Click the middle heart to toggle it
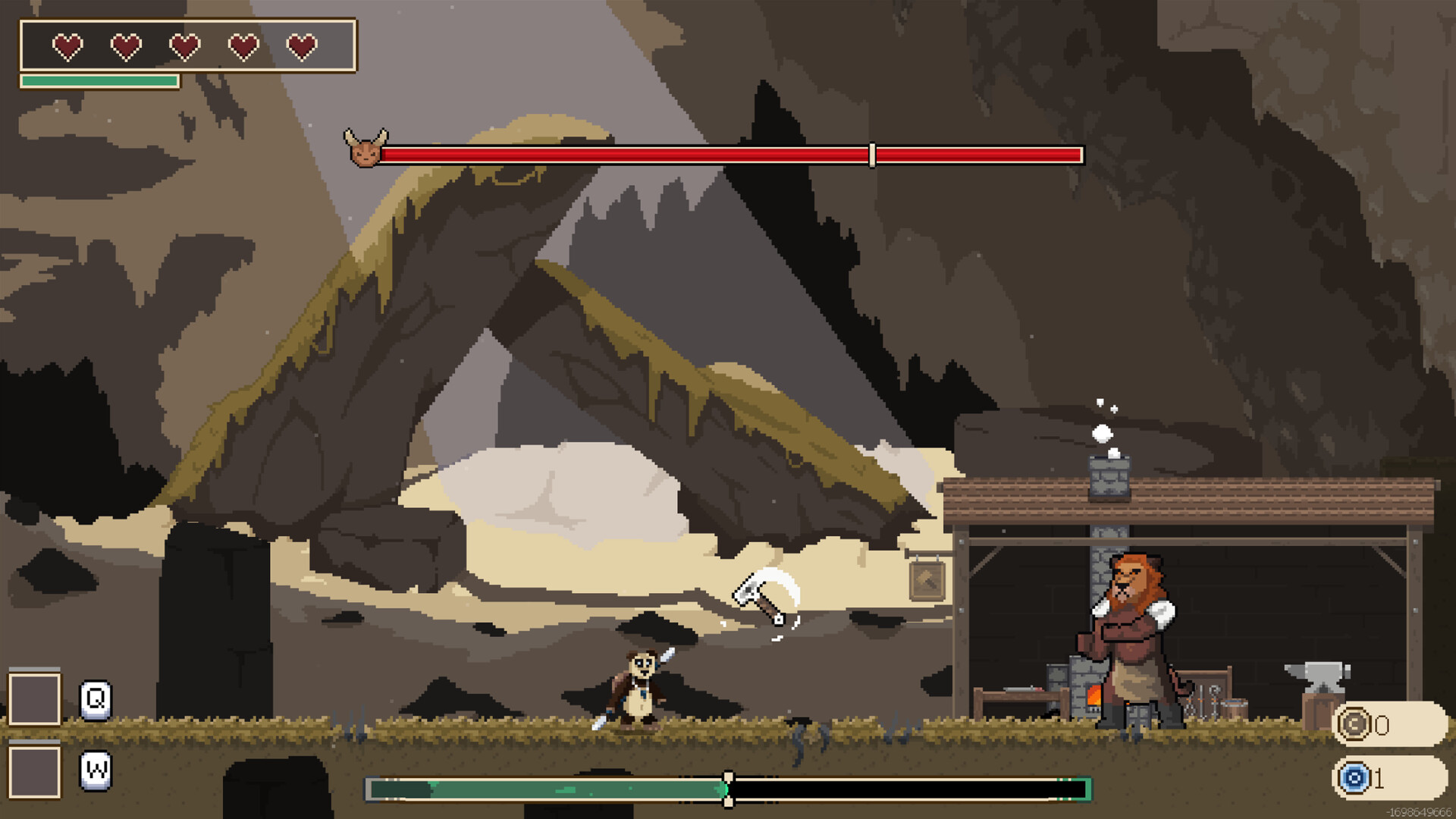This screenshot has height=819, width=1456. [x=184, y=45]
